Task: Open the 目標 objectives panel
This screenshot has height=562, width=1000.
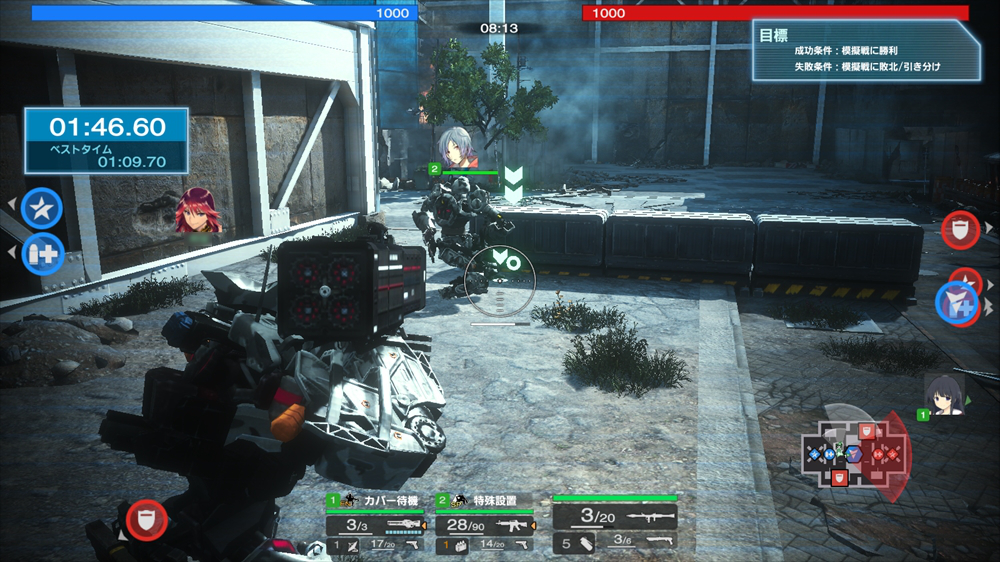Action: 865,50
